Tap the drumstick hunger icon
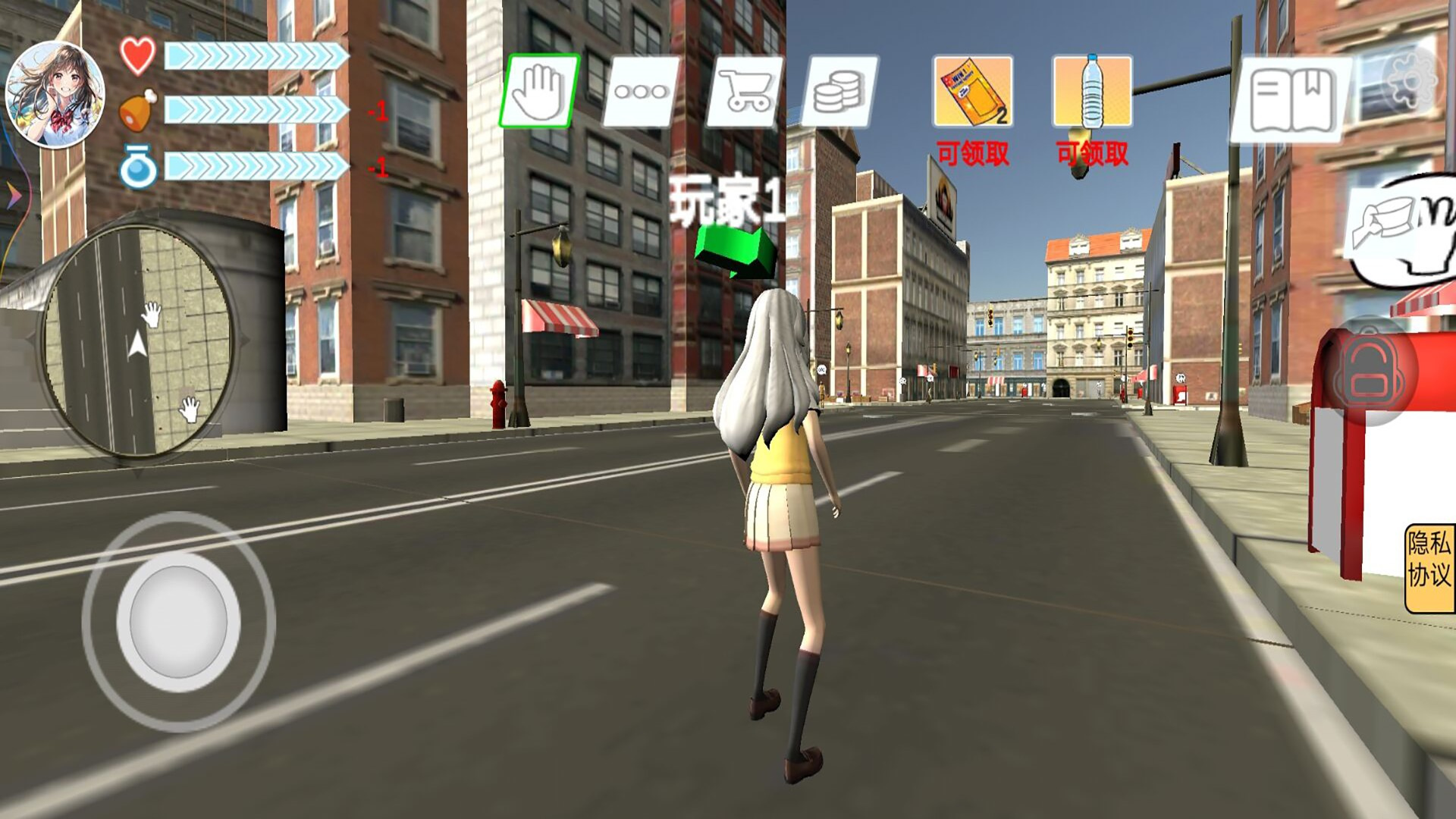Image resolution: width=1456 pixels, height=819 pixels. tap(135, 111)
